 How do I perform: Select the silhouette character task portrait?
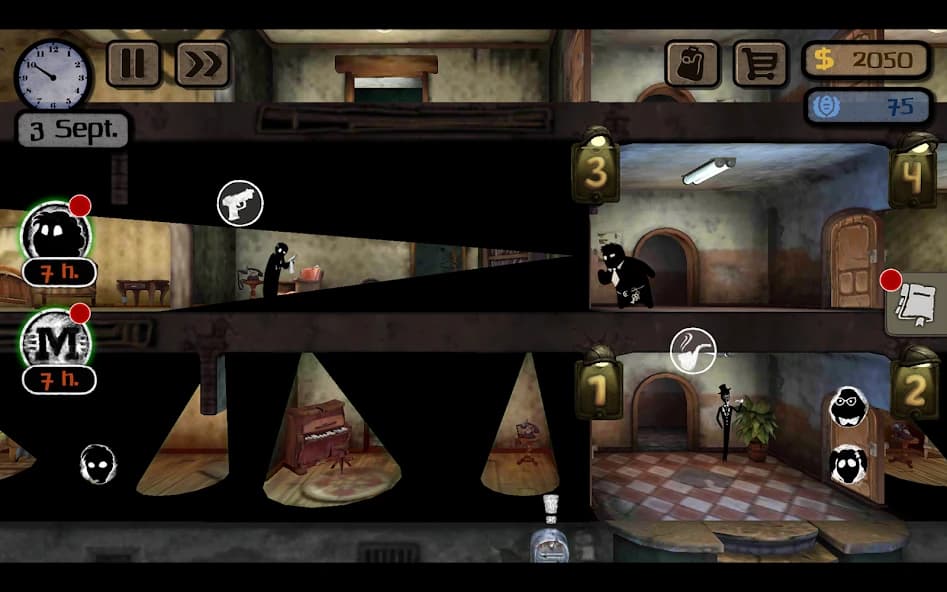pyautogui.click(x=56, y=236)
